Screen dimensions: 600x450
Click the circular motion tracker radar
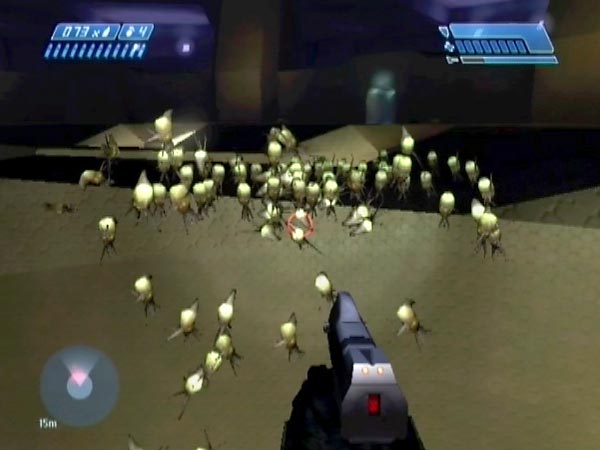pyautogui.click(x=78, y=385)
